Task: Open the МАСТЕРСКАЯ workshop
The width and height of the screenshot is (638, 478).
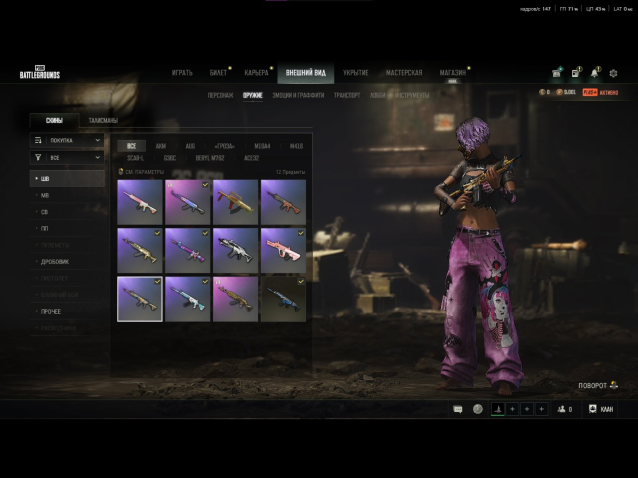Action: tap(404, 73)
